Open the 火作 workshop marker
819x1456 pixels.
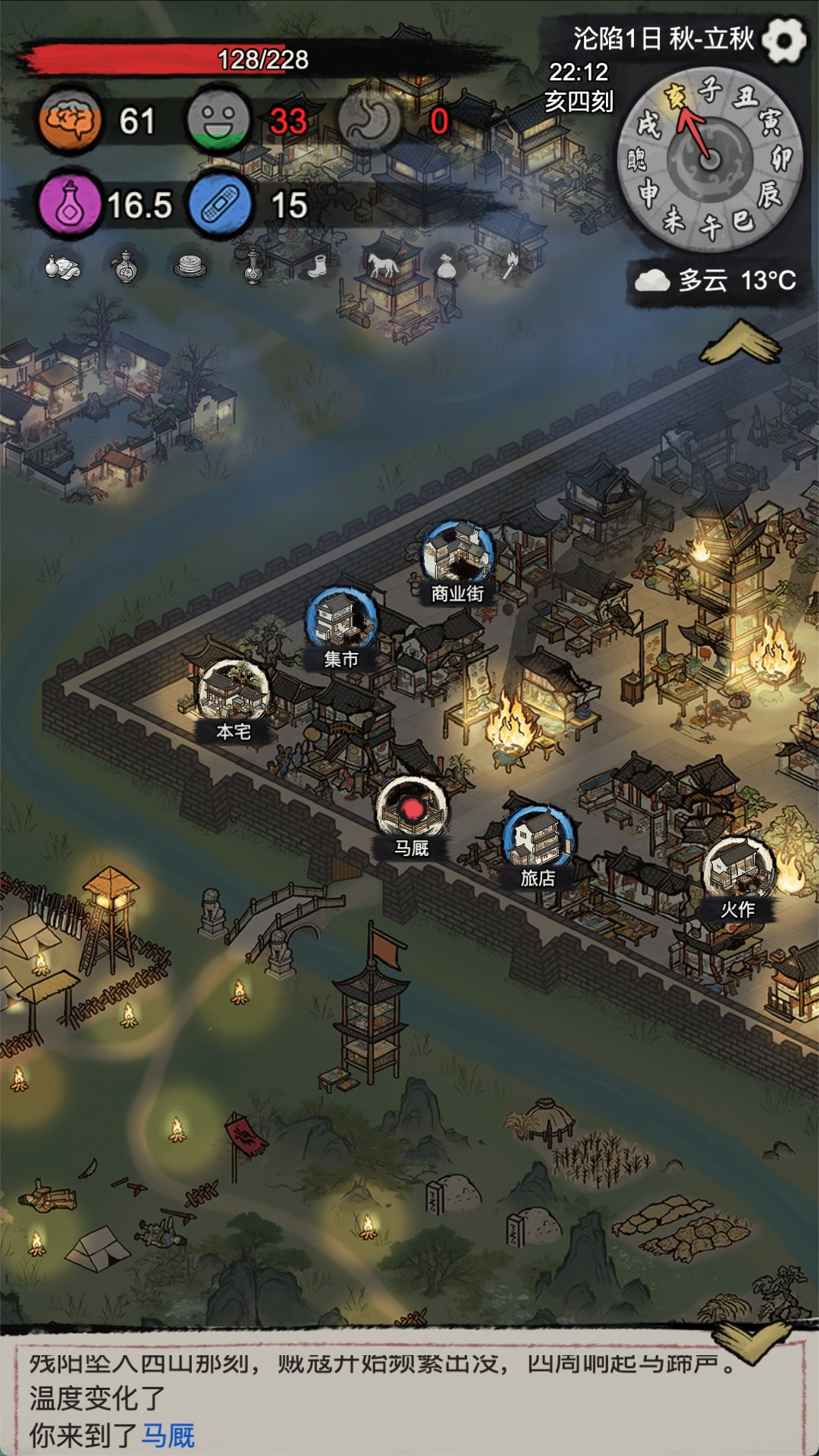(738, 871)
